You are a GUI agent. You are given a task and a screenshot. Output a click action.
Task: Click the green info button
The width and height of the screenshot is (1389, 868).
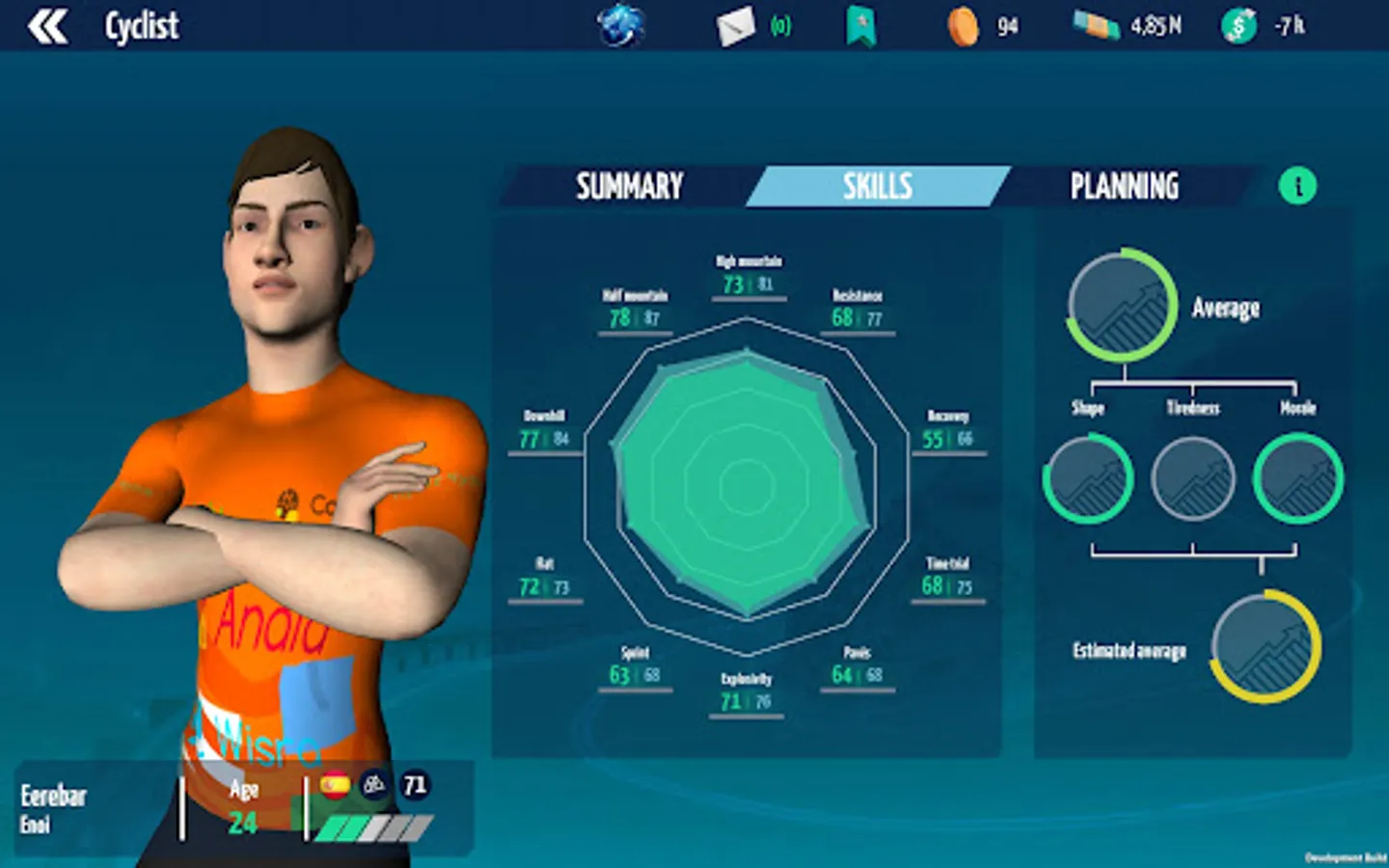point(1297,186)
